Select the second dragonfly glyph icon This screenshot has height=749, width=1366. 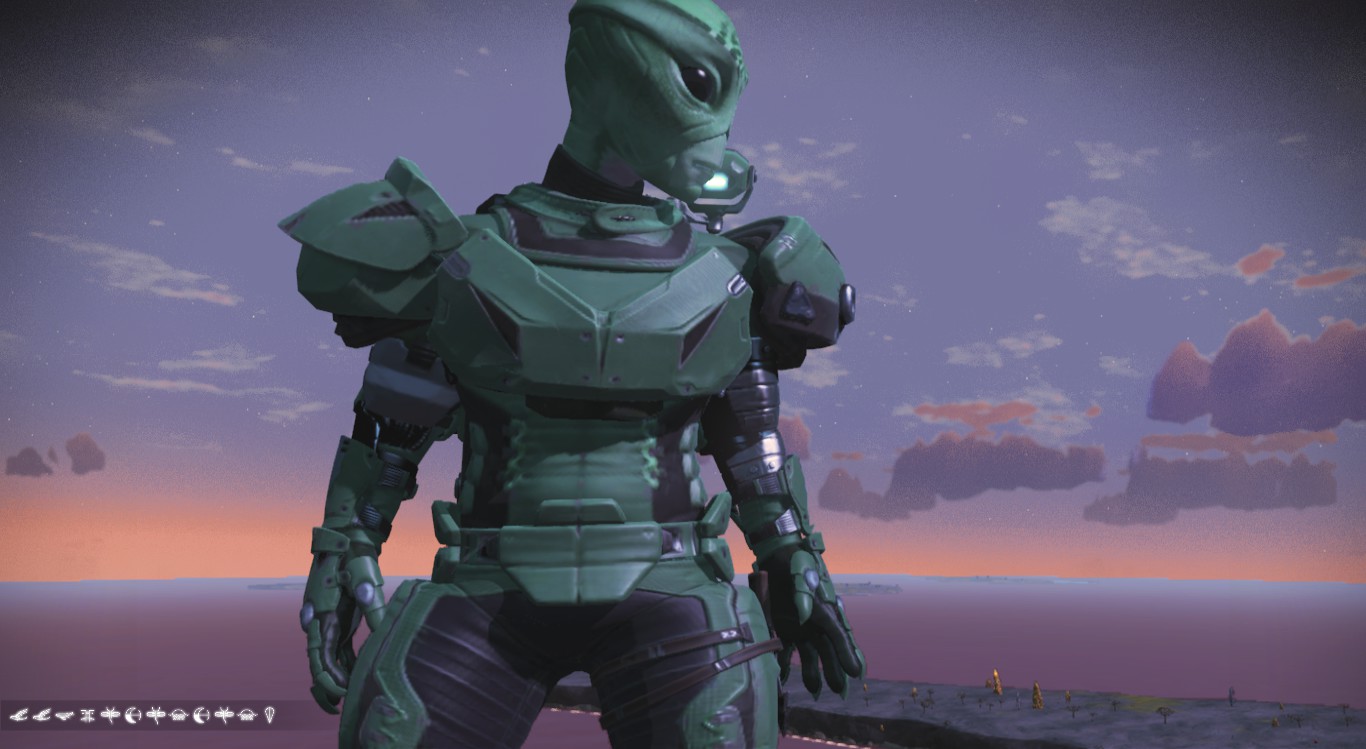(x=157, y=716)
